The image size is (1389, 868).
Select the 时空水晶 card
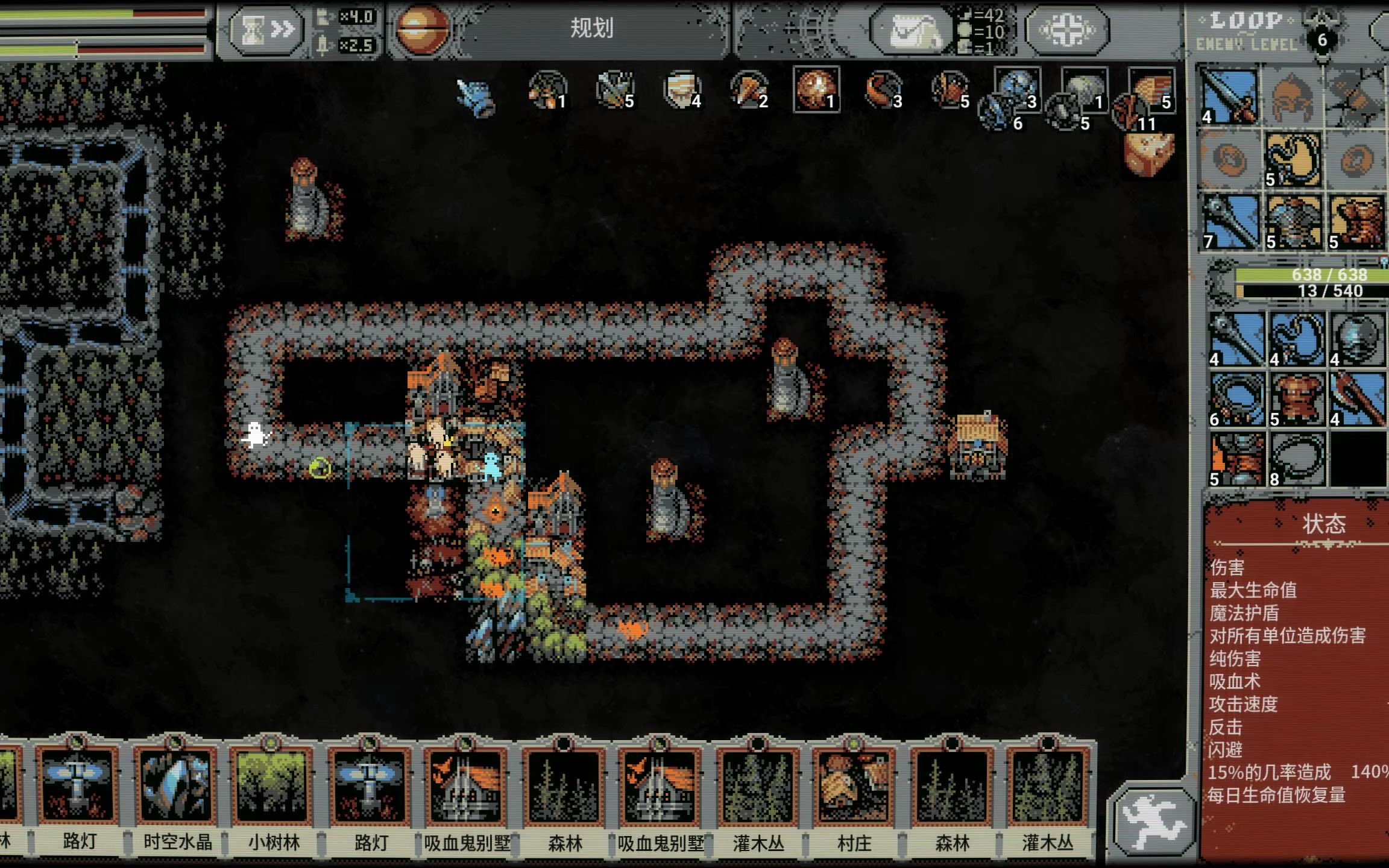(x=177, y=787)
